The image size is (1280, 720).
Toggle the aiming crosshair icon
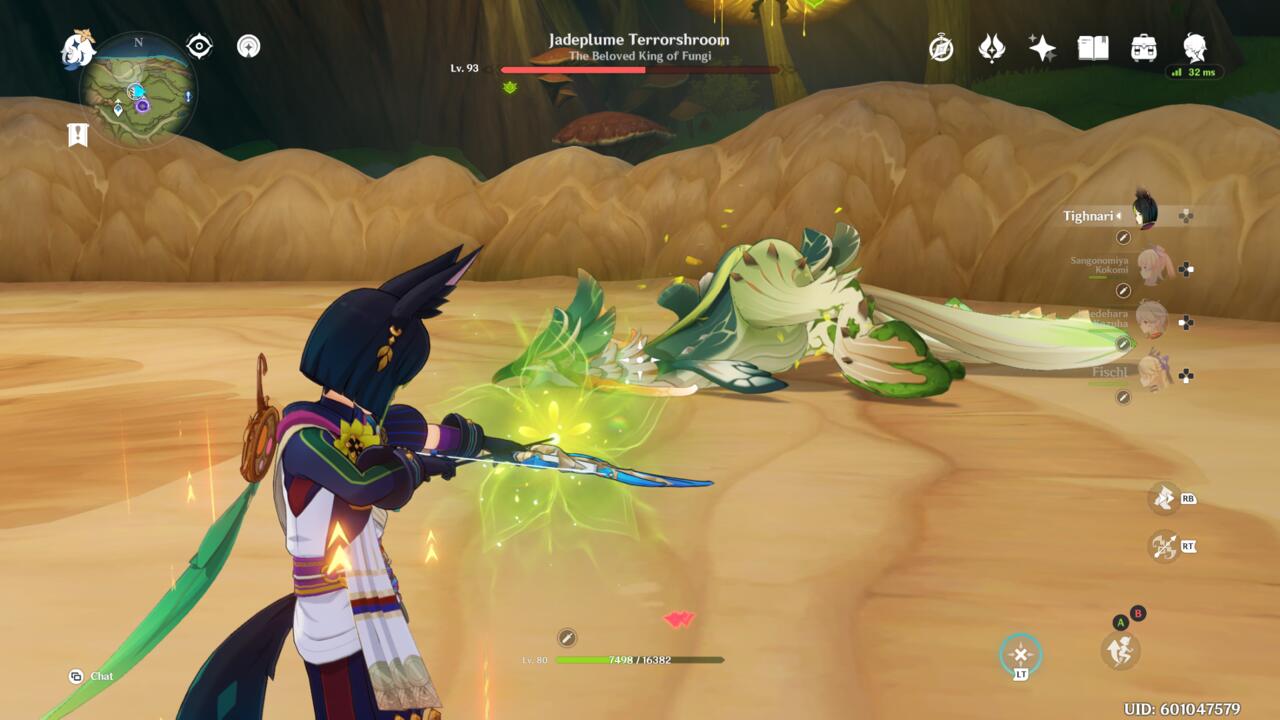[1020, 655]
